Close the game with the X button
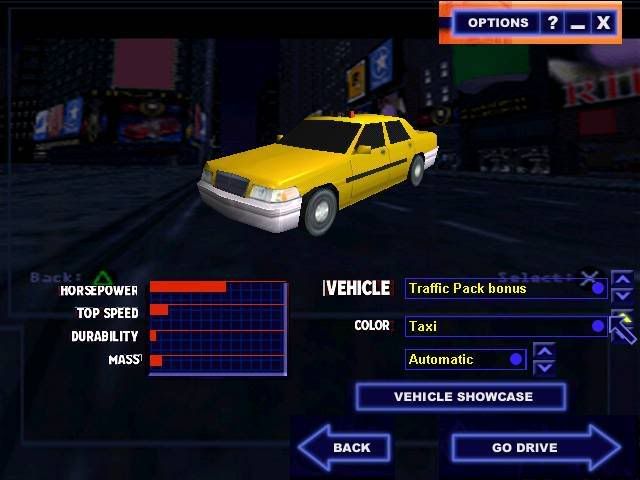640x480 pixels. [603, 23]
